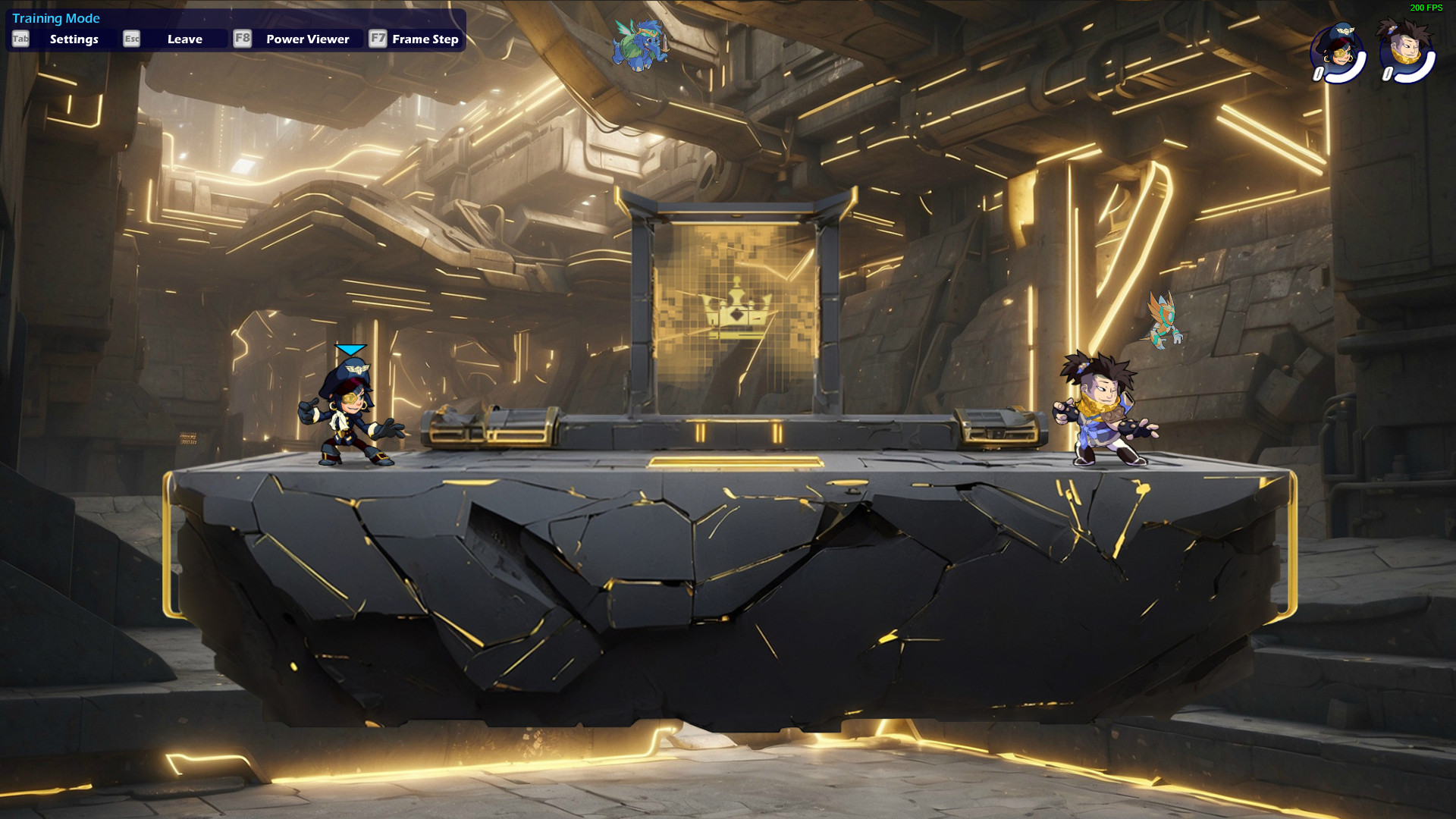
Task: Click Frame Step to advance one frame
Action: [425, 39]
